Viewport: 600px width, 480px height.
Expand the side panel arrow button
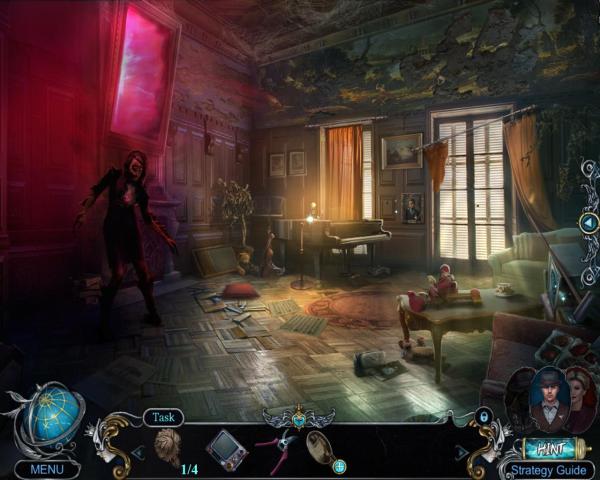(x=589, y=222)
